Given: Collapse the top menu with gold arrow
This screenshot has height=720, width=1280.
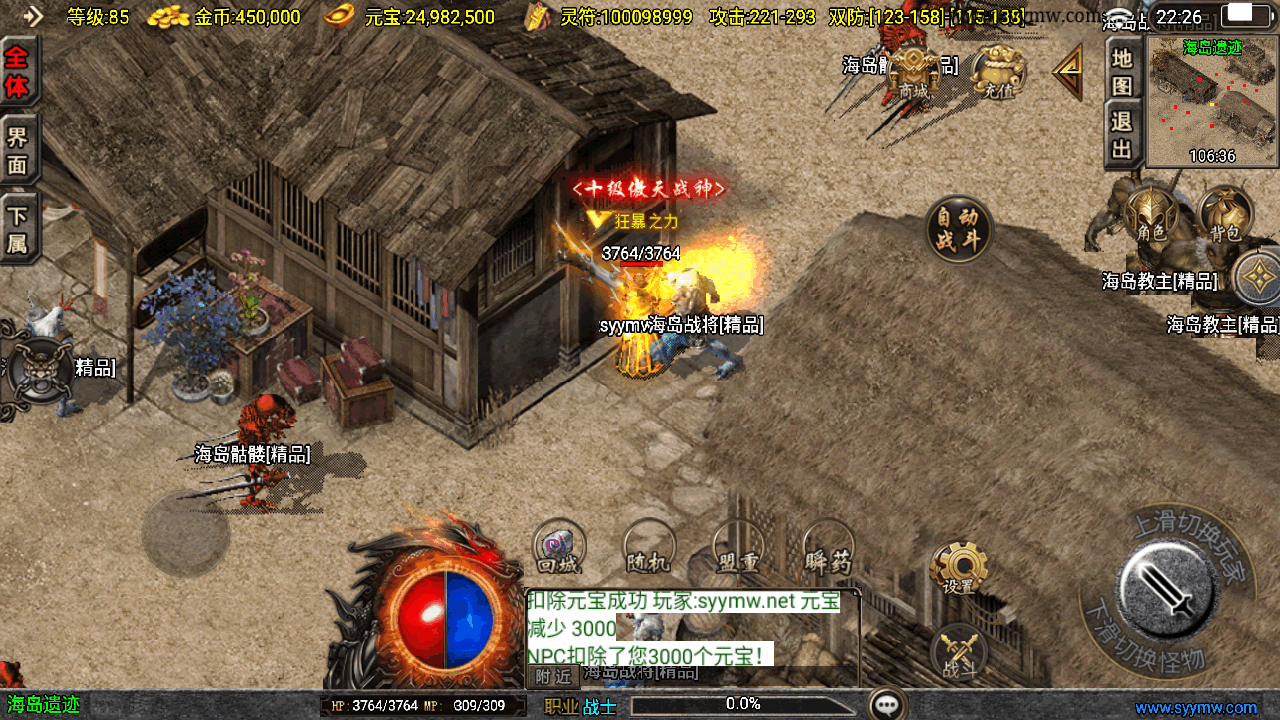Looking at the screenshot, I should (1068, 70).
